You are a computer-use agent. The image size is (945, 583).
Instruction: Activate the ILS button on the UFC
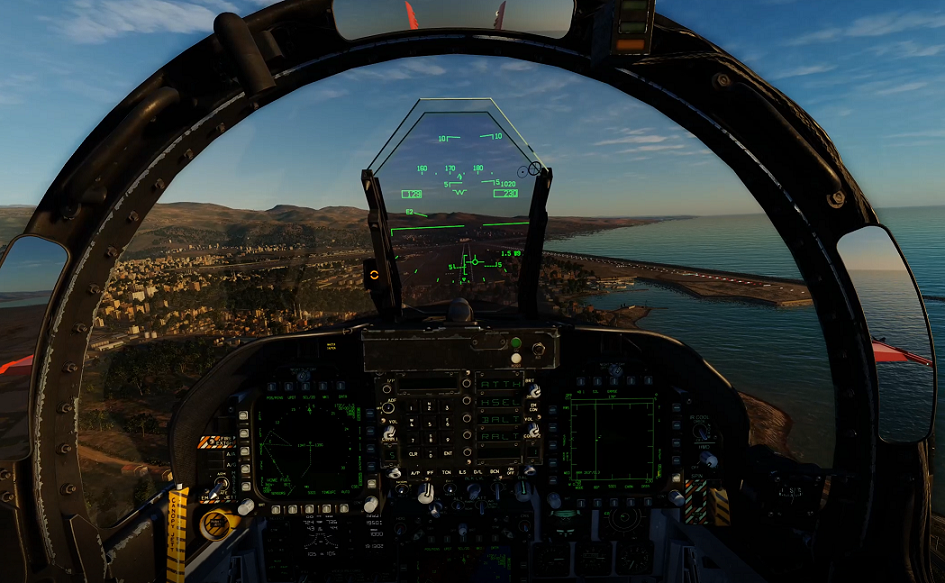click(x=463, y=471)
